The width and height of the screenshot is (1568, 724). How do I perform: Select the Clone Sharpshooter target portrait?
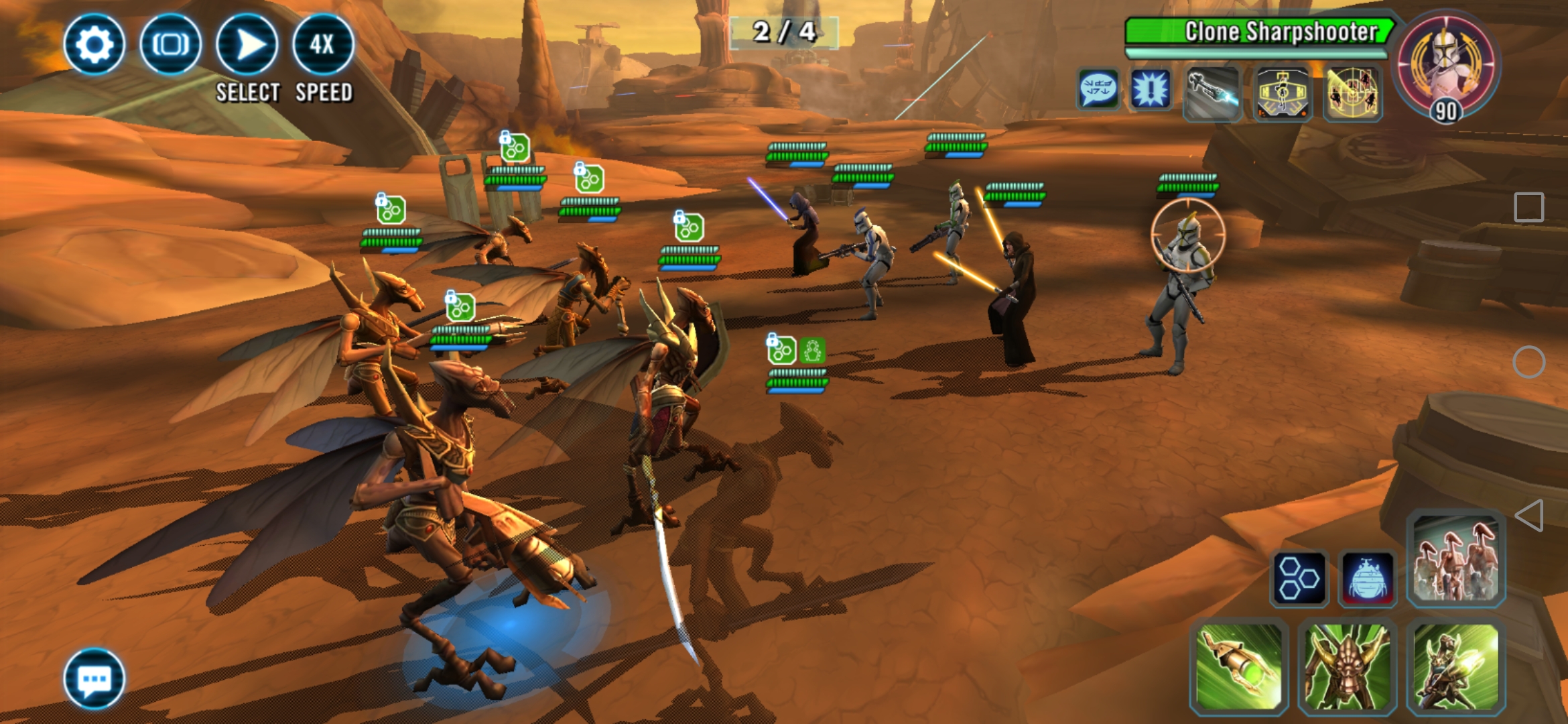click(x=1446, y=66)
